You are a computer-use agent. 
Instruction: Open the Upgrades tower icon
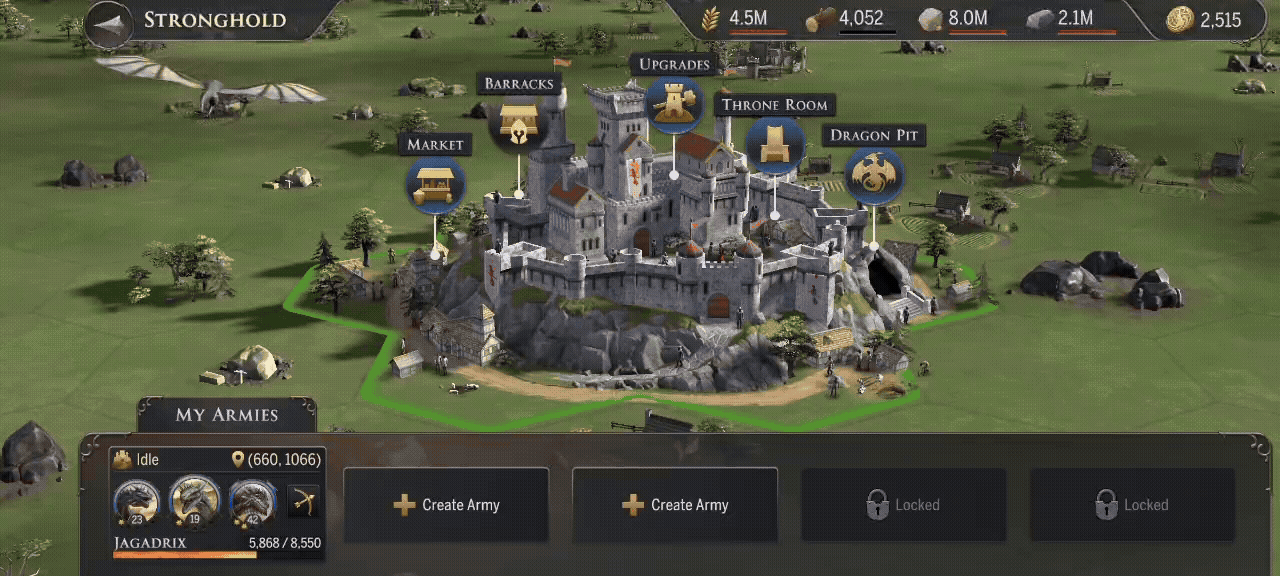674,104
